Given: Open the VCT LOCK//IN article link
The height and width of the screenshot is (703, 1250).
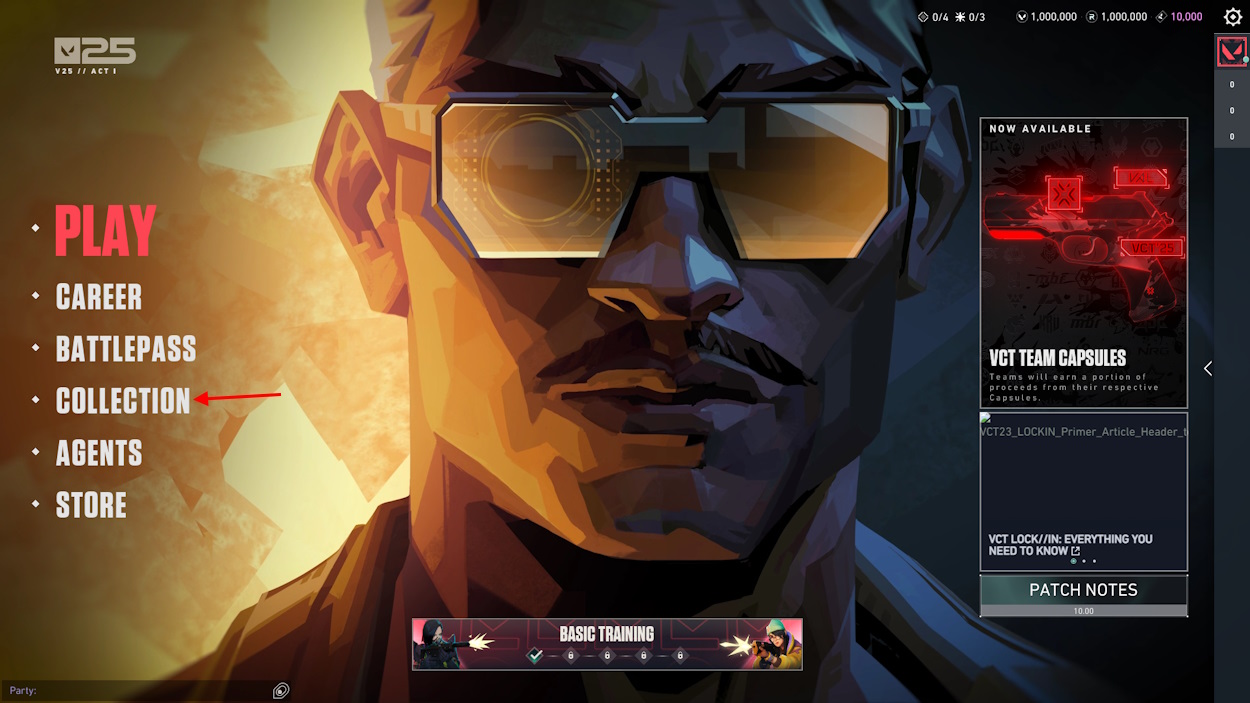Looking at the screenshot, I should (x=1083, y=491).
